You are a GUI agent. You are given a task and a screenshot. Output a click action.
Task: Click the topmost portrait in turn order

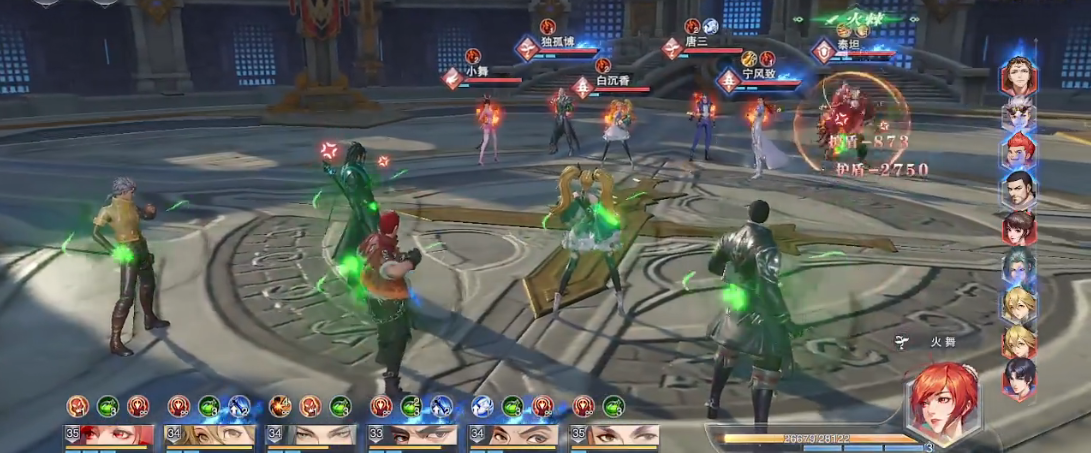point(1018,79)
